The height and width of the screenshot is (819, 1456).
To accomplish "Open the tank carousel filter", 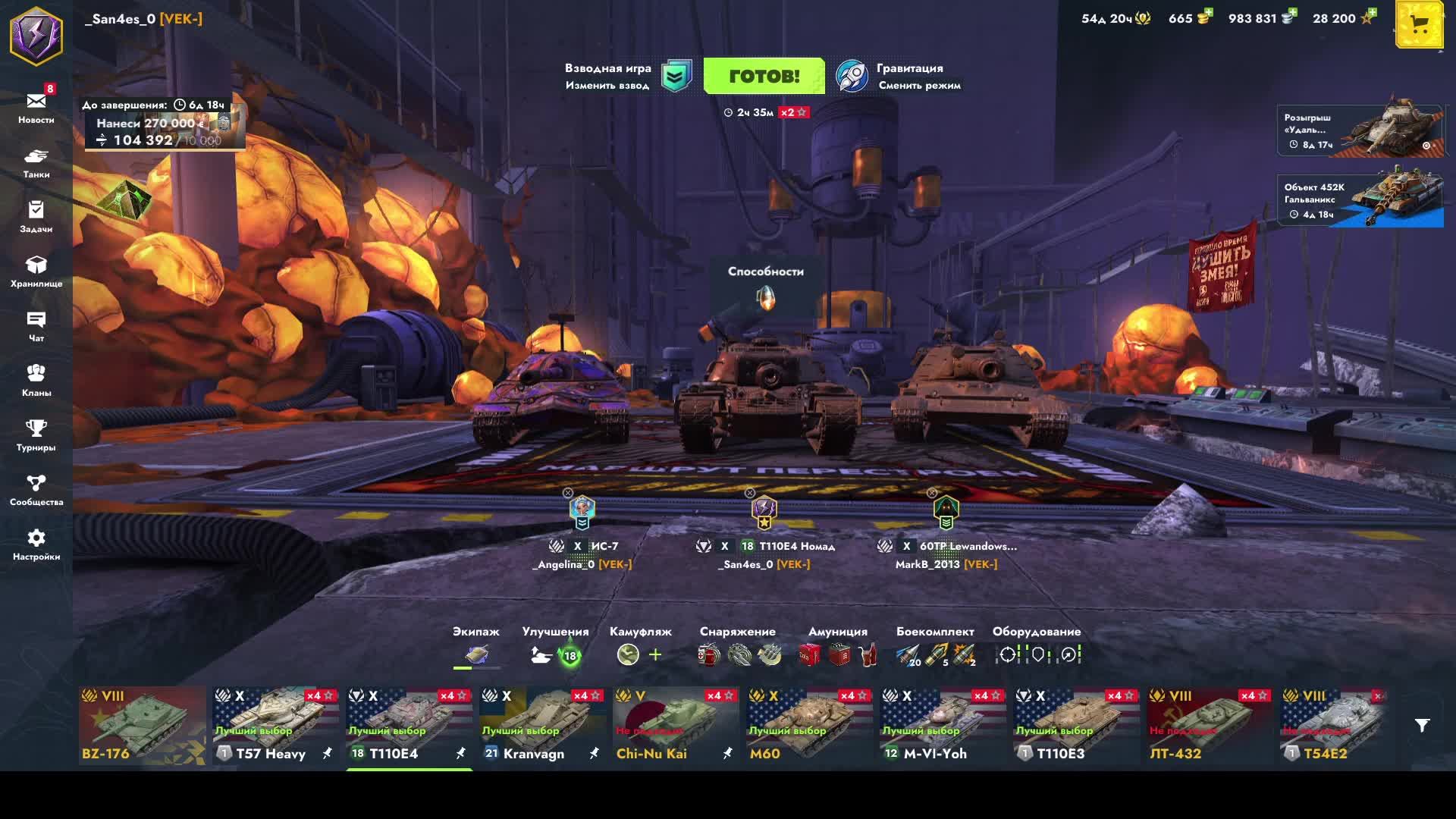I will point(1422,726).
